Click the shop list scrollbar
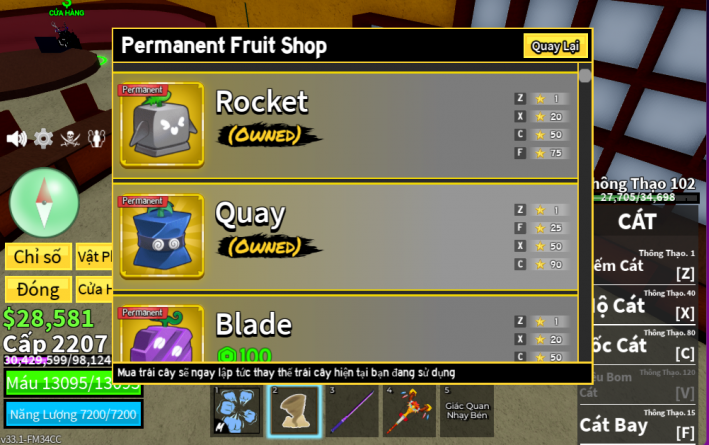Viewport: 709px width, 445px height. pyautogui.click(x=585, y=76)
